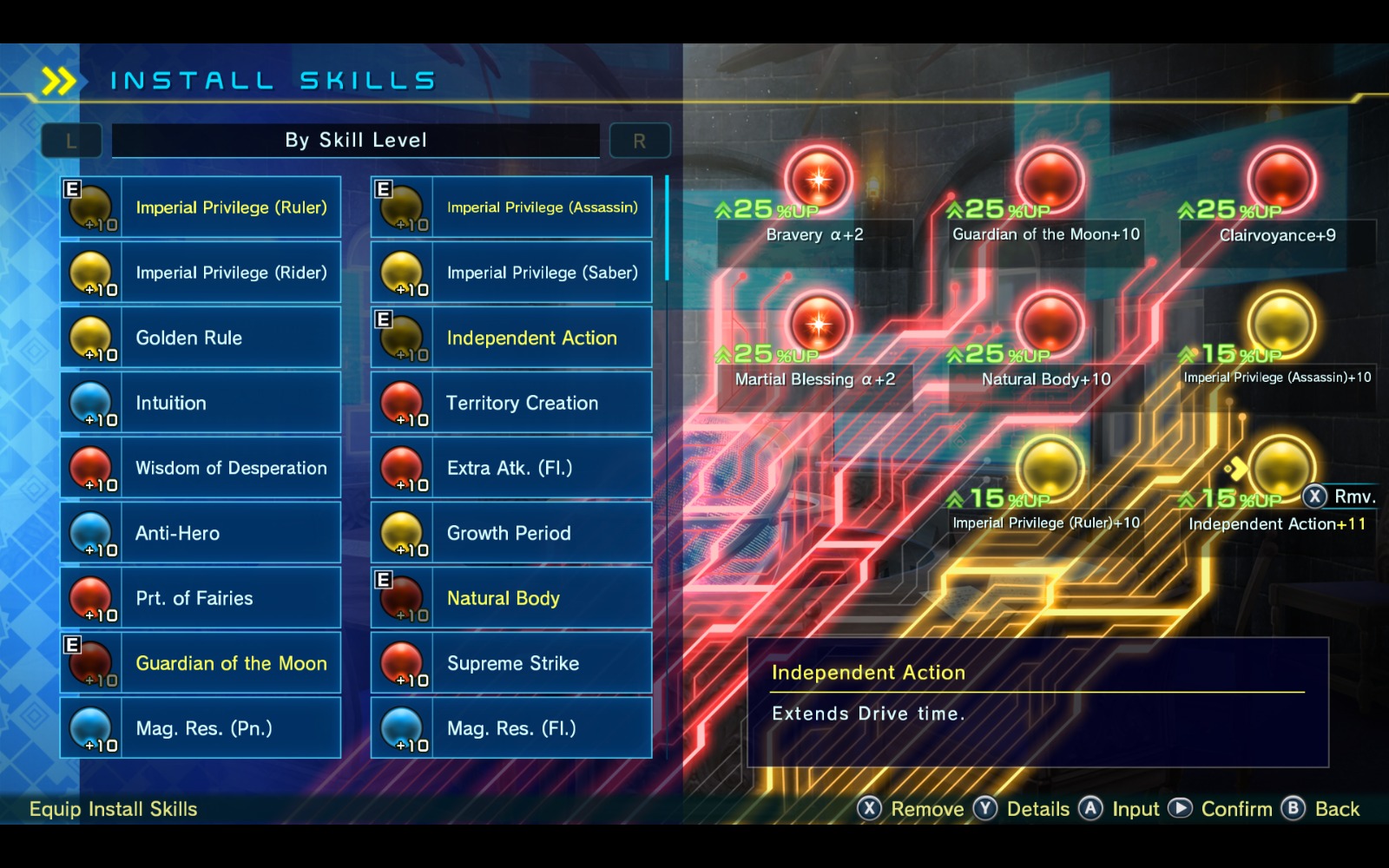Screen dimensions: 1389x868
Task: Pick the Growth Period skill
Action: [x=511, y=533]
